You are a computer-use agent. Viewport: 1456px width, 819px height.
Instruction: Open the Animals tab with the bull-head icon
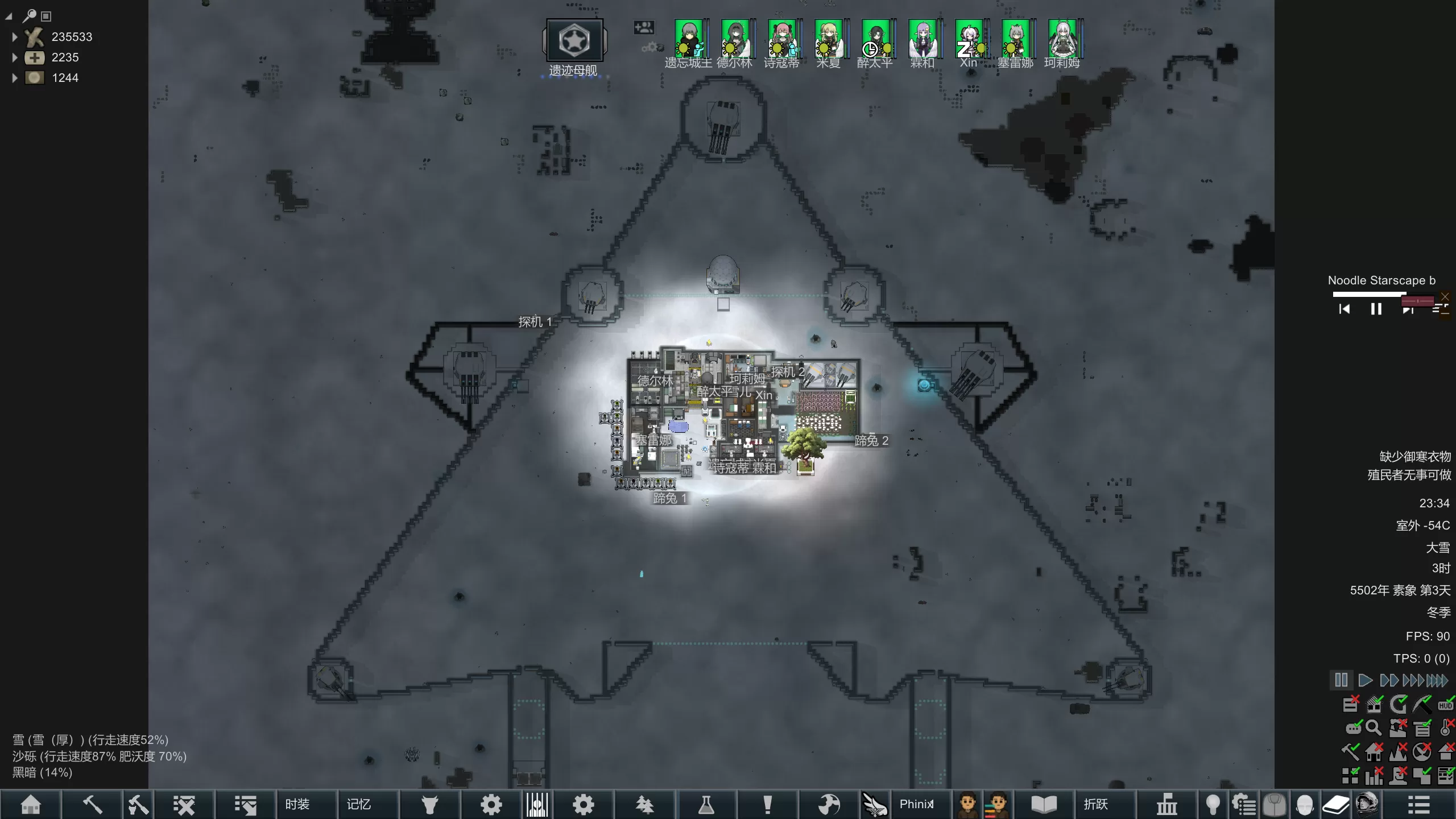[x=430, y=804]
